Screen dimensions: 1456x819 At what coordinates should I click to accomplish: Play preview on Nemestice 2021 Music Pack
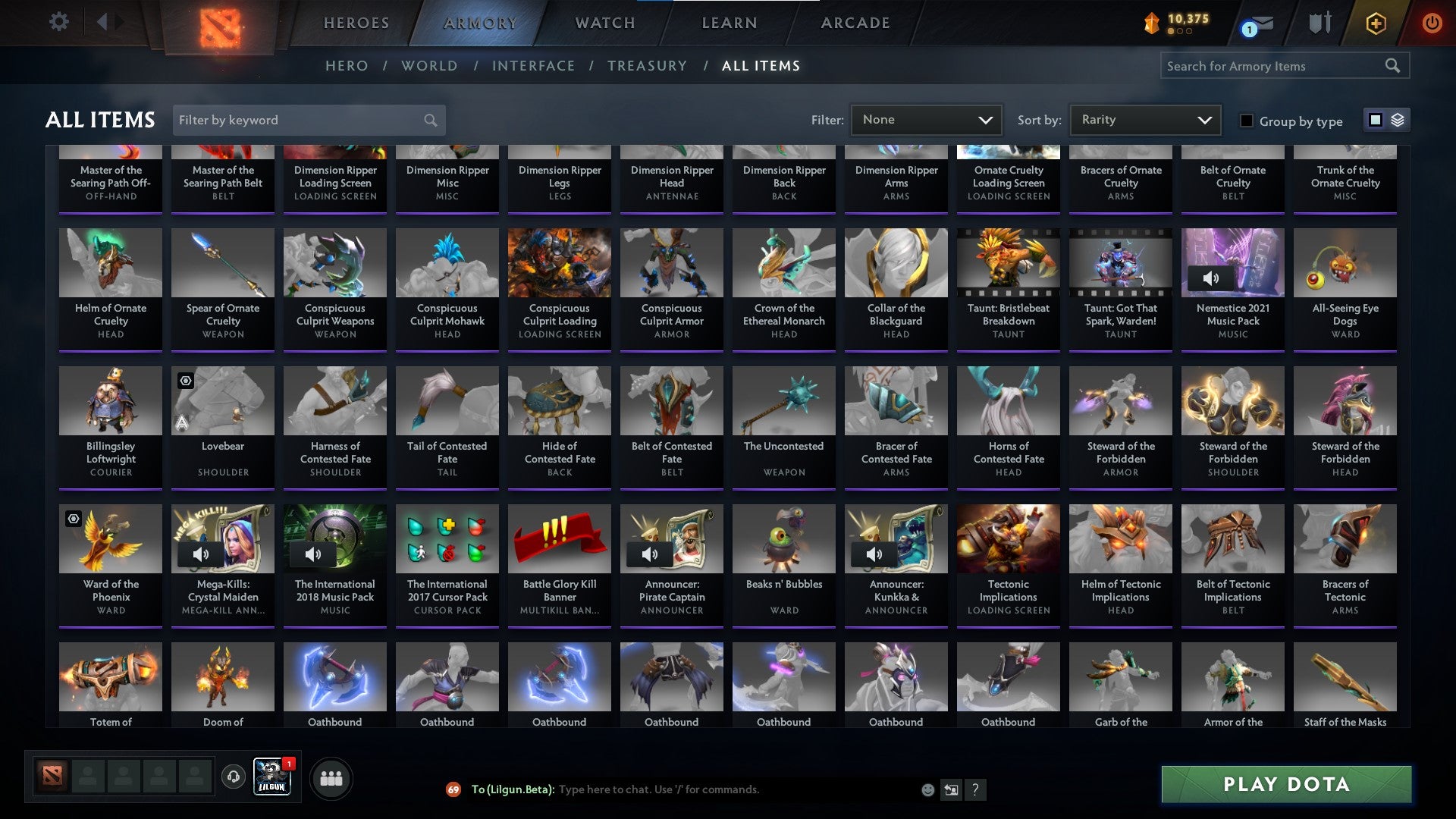point(1211,278)
